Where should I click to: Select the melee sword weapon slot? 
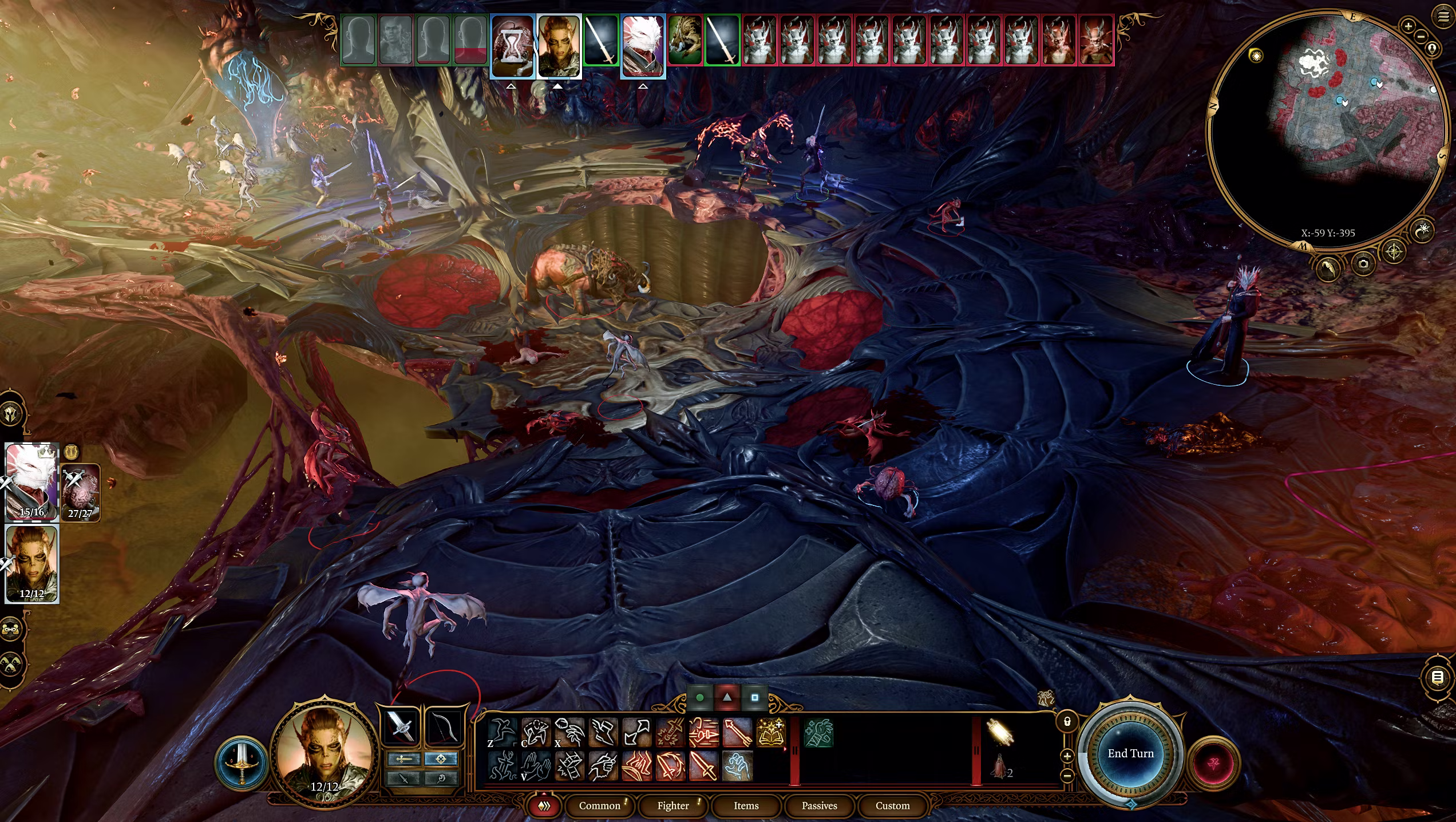[x=401, y=727]
